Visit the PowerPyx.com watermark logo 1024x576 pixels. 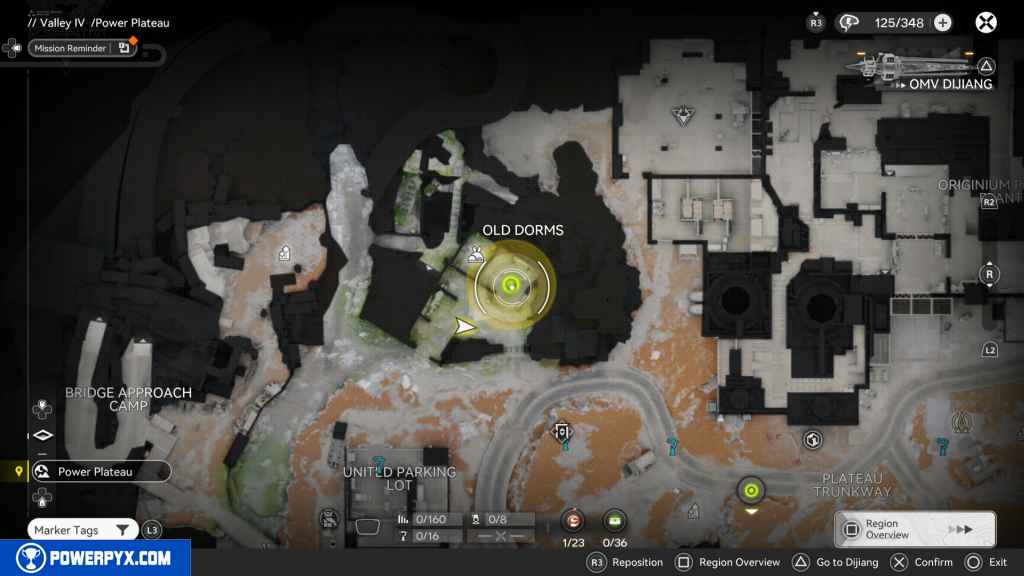95,558
